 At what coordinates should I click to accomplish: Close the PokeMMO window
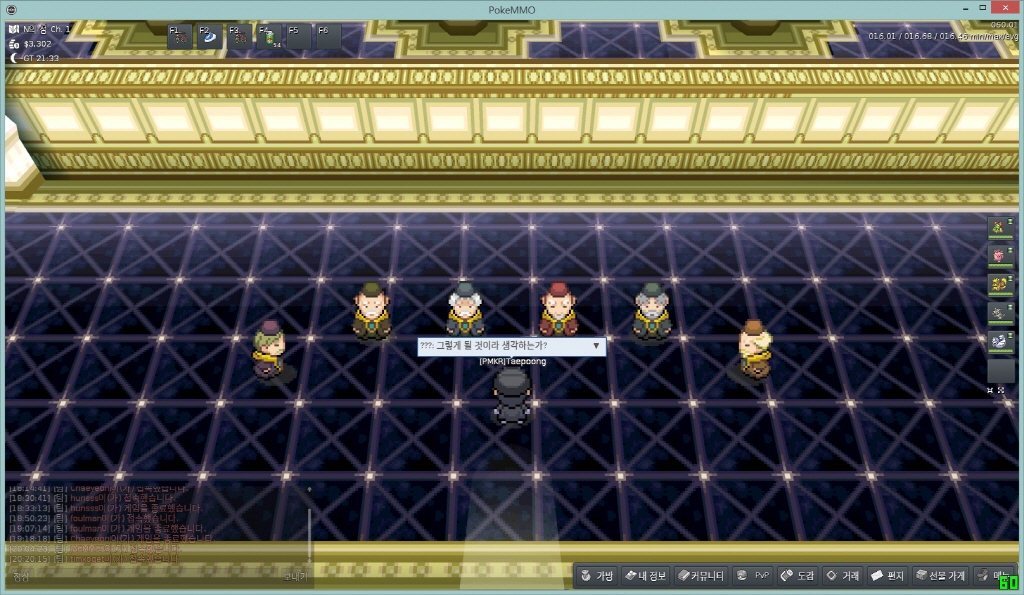click(1007, 9)
